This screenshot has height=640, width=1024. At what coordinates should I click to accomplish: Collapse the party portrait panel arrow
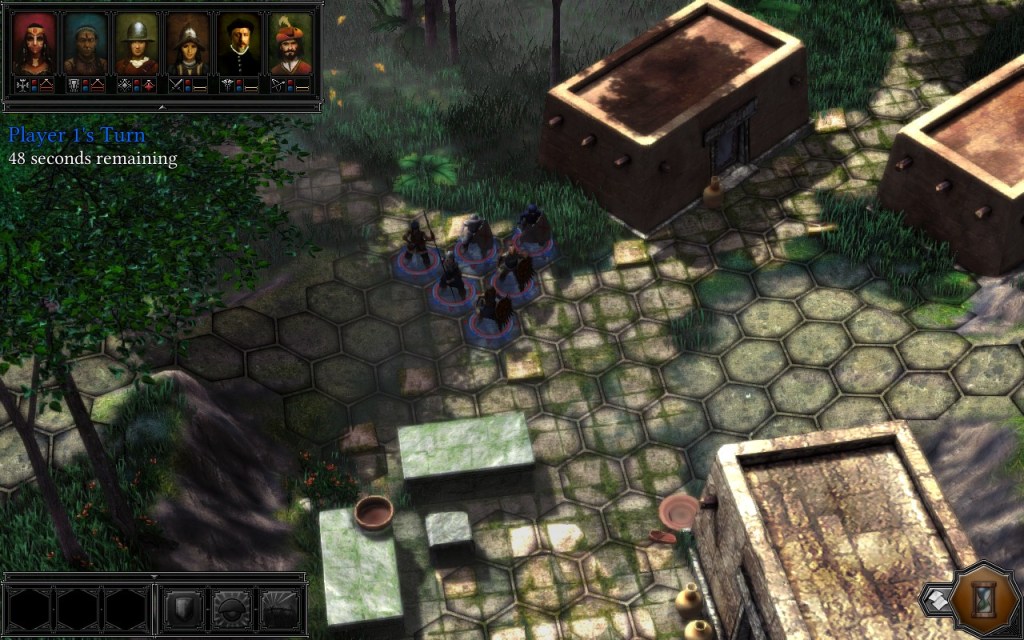click(161, 105)
